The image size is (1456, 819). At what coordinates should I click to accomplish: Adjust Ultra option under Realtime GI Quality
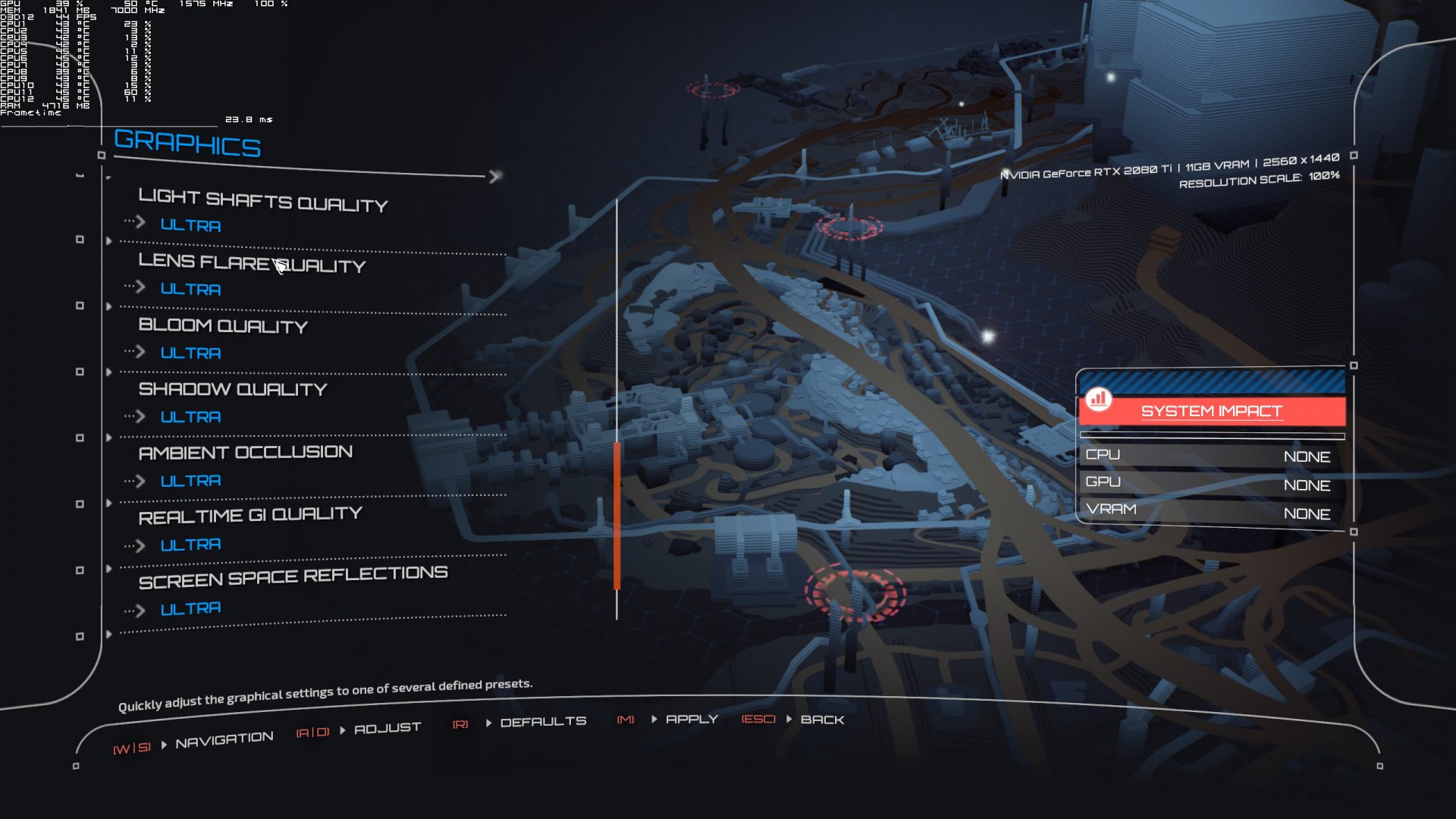[190, 544]
